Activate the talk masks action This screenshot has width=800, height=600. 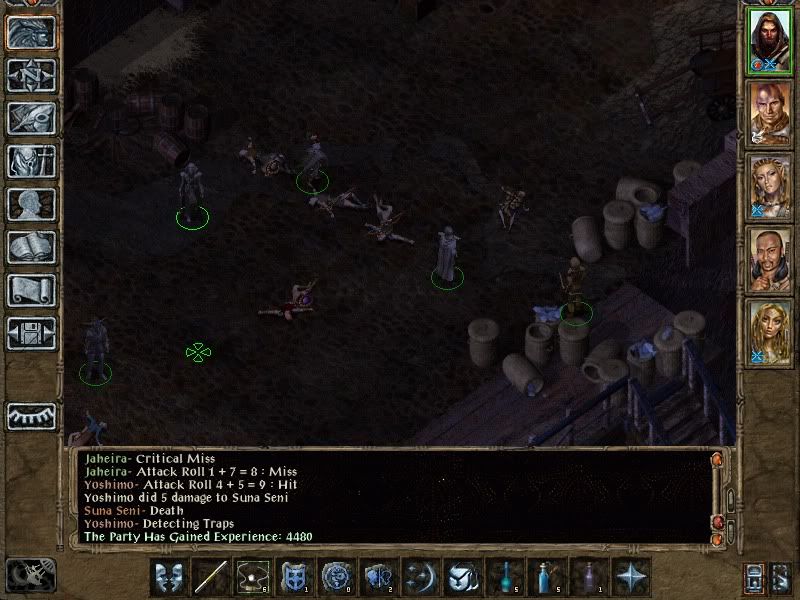pos(169,577)
